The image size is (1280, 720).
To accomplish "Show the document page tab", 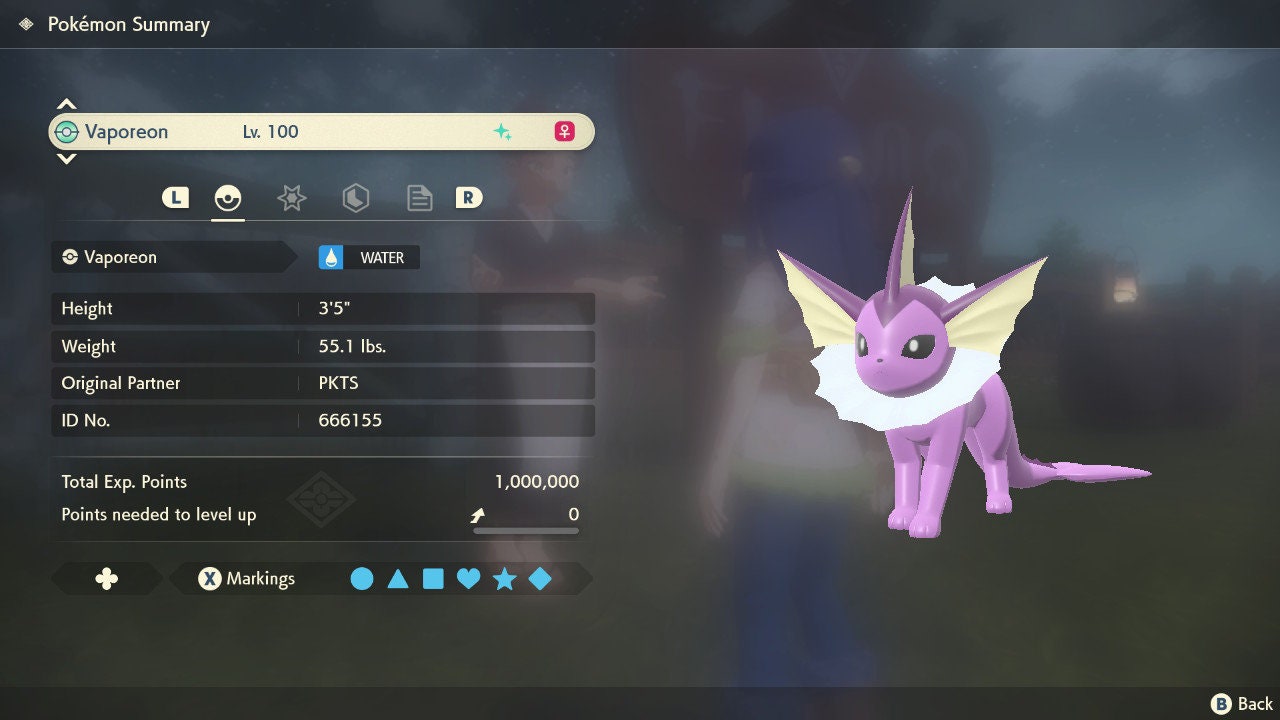I will (419, 198).
